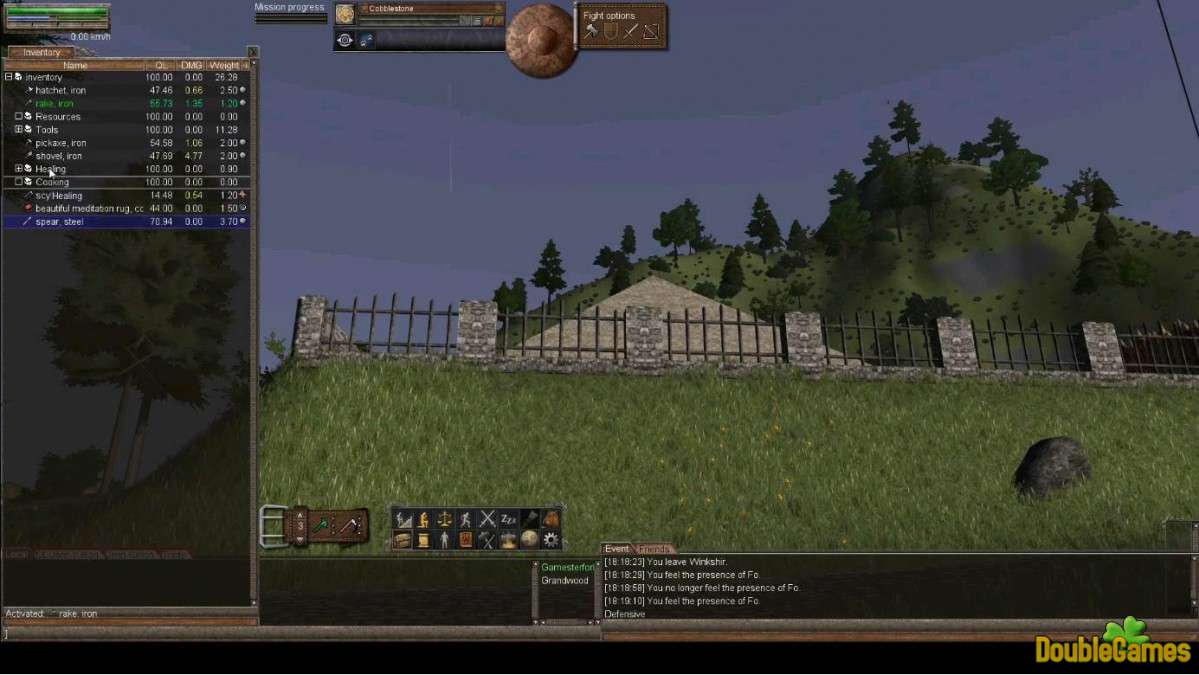Open settings with the gear icon

551,540
